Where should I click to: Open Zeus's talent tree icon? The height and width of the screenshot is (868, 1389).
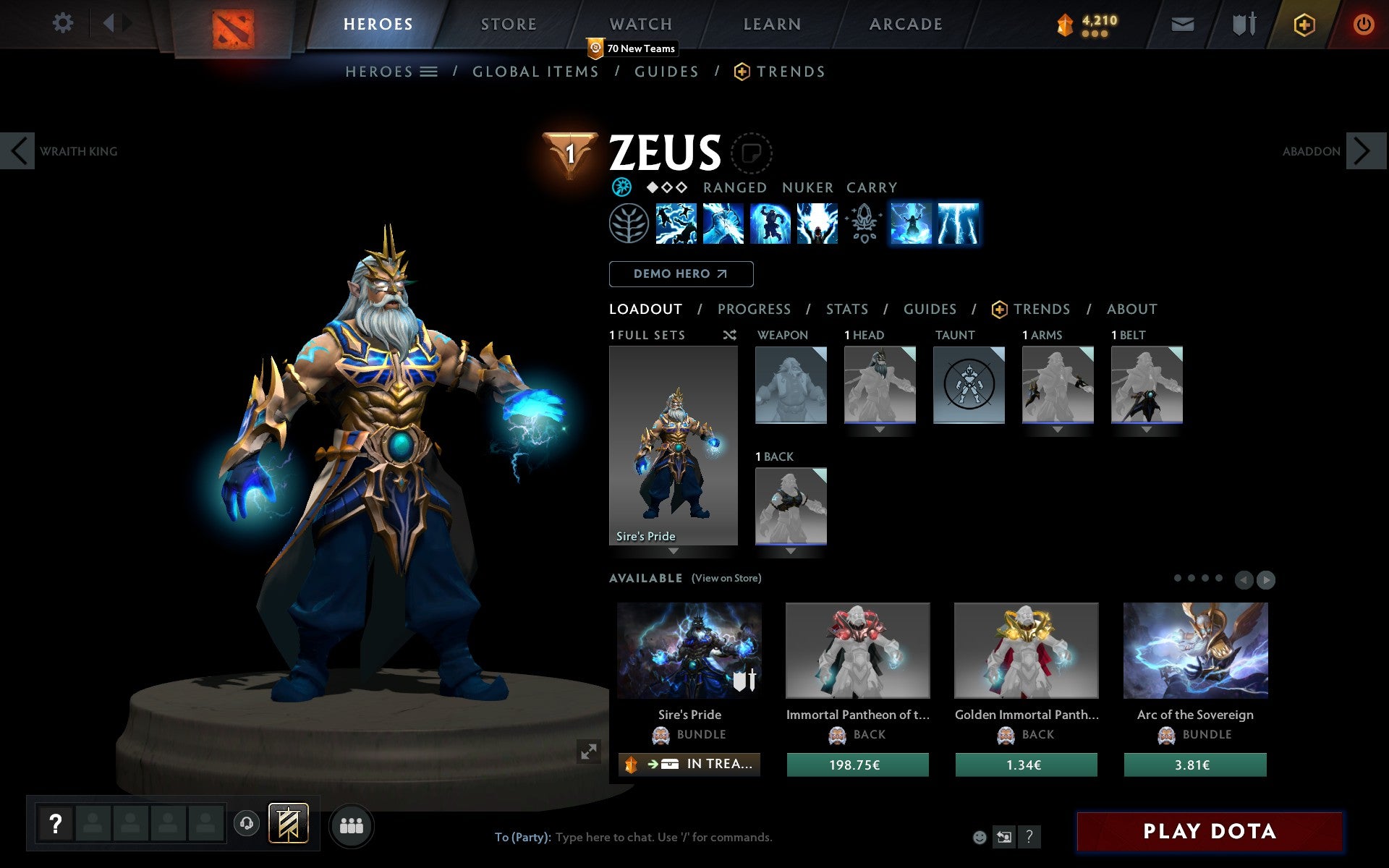(628, 224)
